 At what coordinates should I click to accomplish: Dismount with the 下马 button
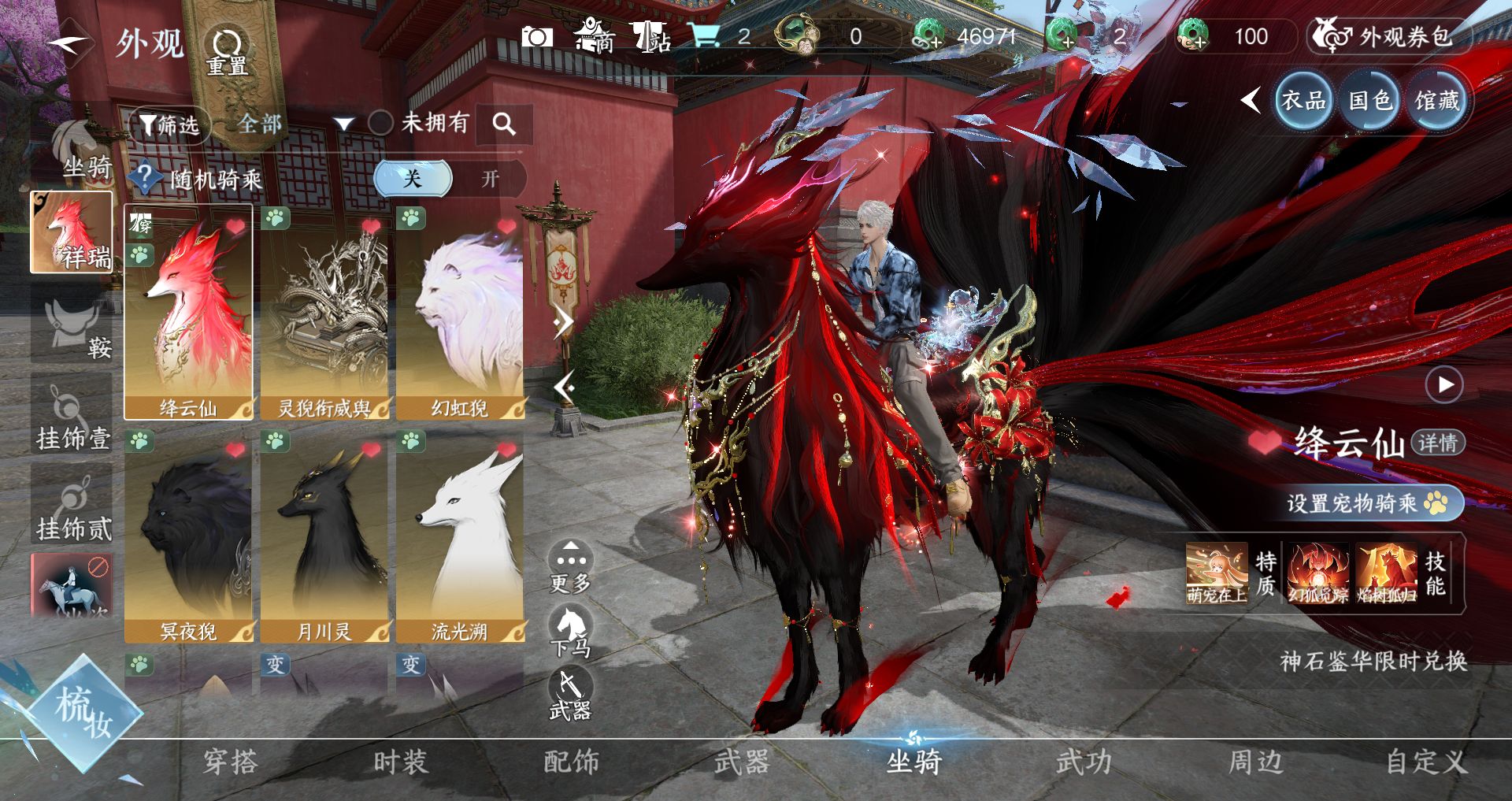(570, 631)
